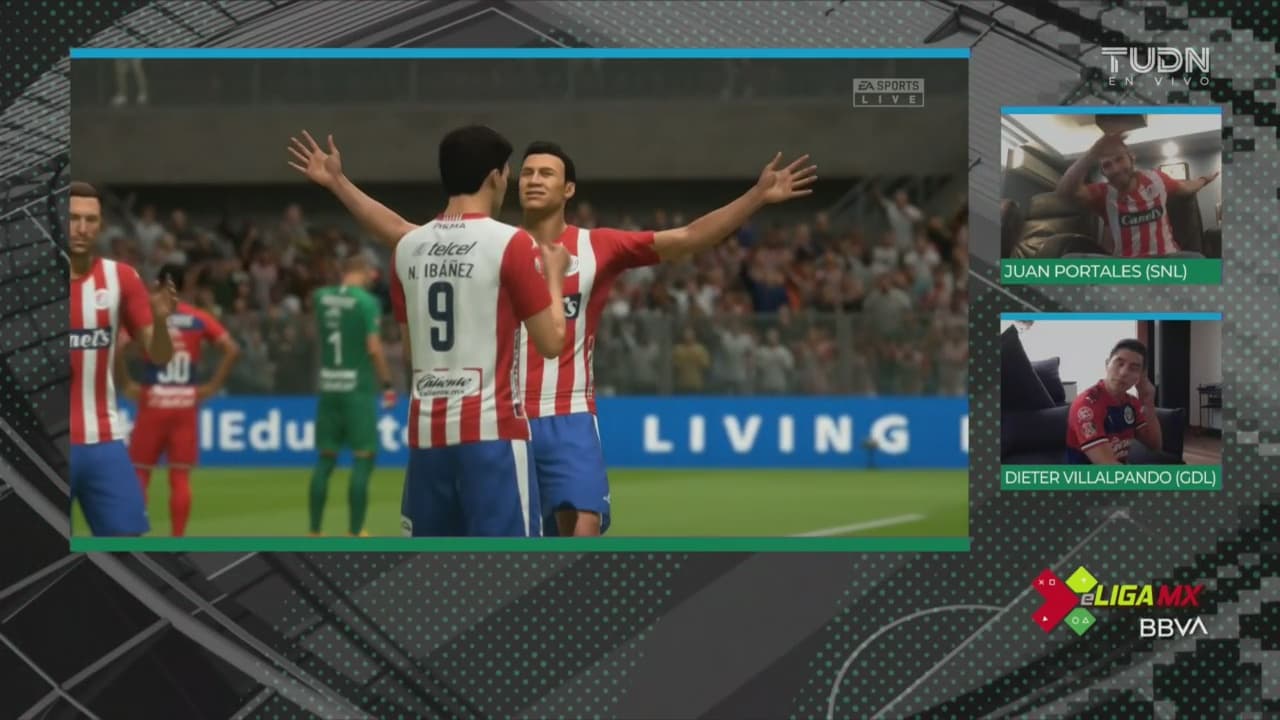Screen dimensions: 1280x720
Task: Select Dieter Villalpando webcam feed
Action: (1110, 392)
